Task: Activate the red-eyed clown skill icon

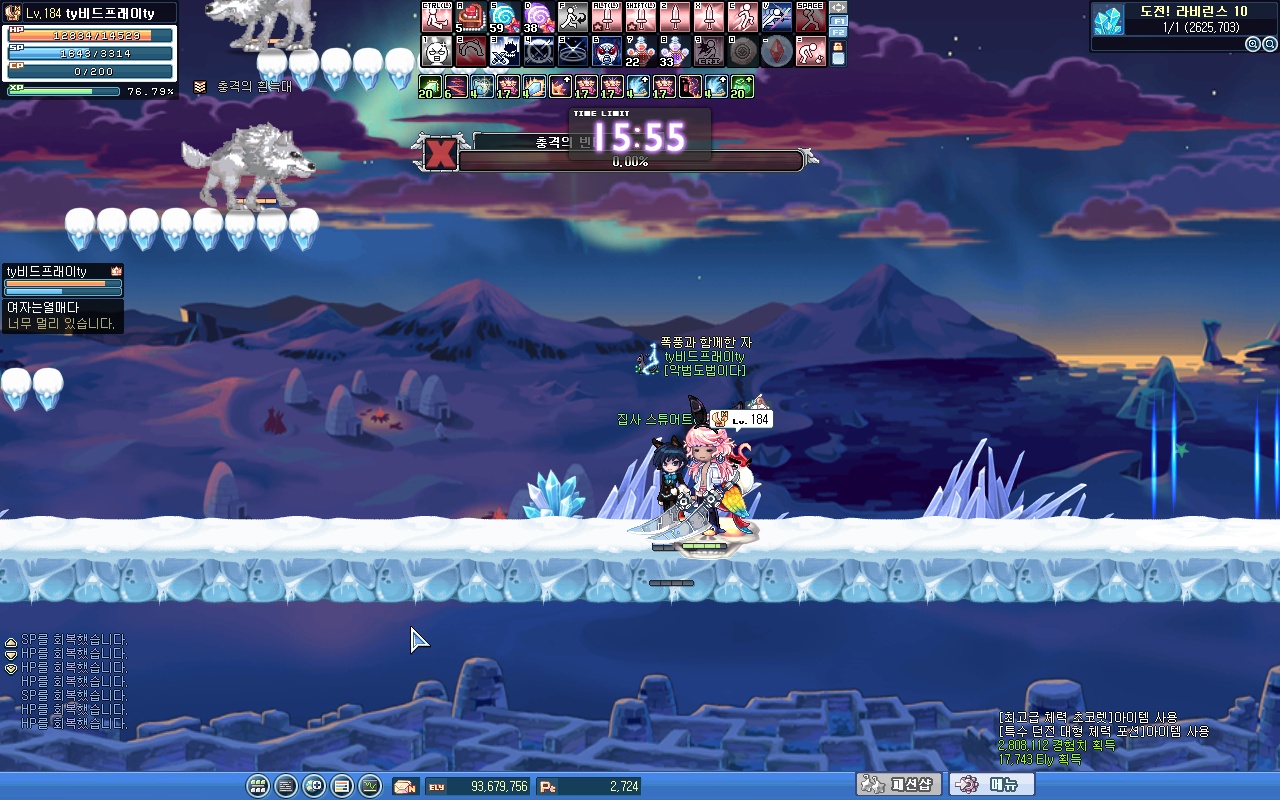Action: click(x=606, y=51)
